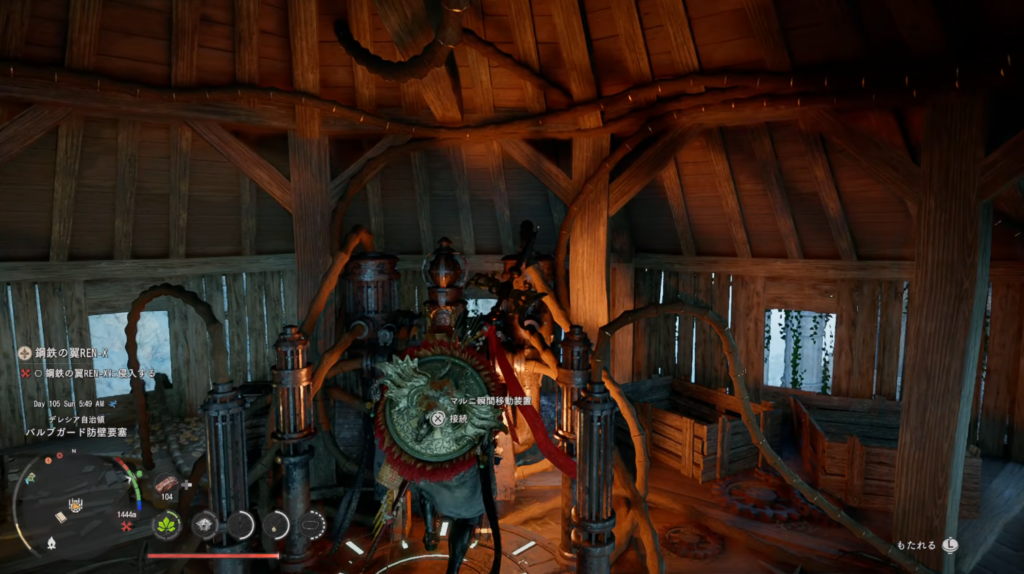Select the winged emblem skill slot
This screenshot has width=1024, height=574.
point(205,524)
